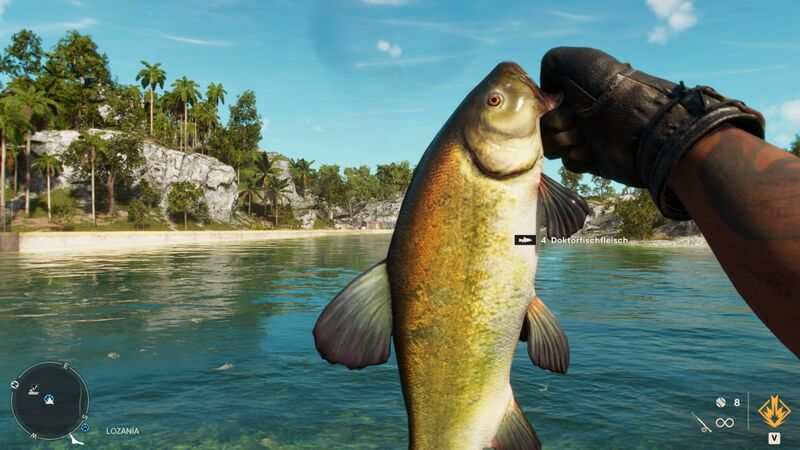Select the orange Supremo ability icon

[x=774, y=410]
